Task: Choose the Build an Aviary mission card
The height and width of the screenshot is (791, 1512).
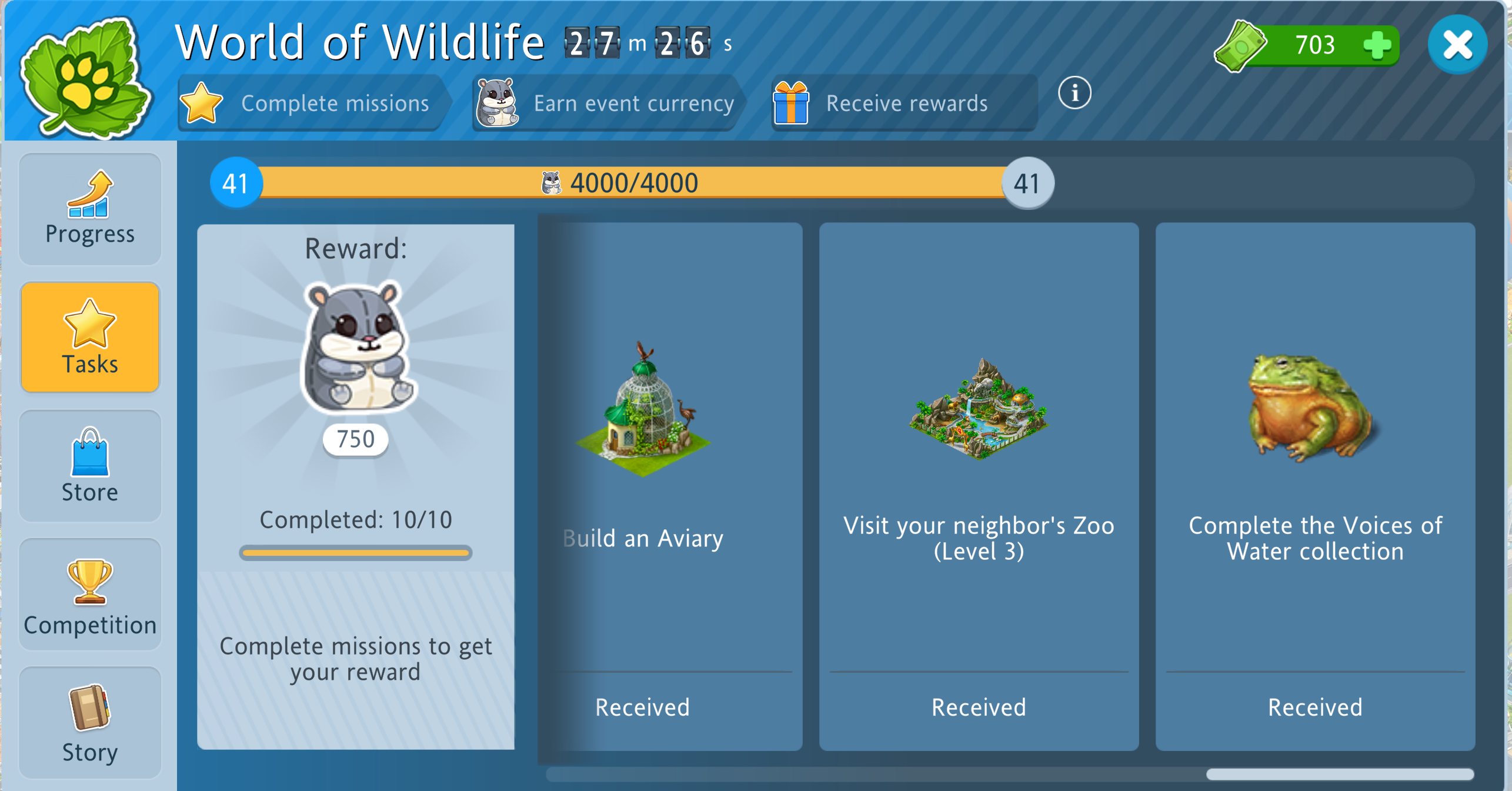Action: tap(670, 486)
